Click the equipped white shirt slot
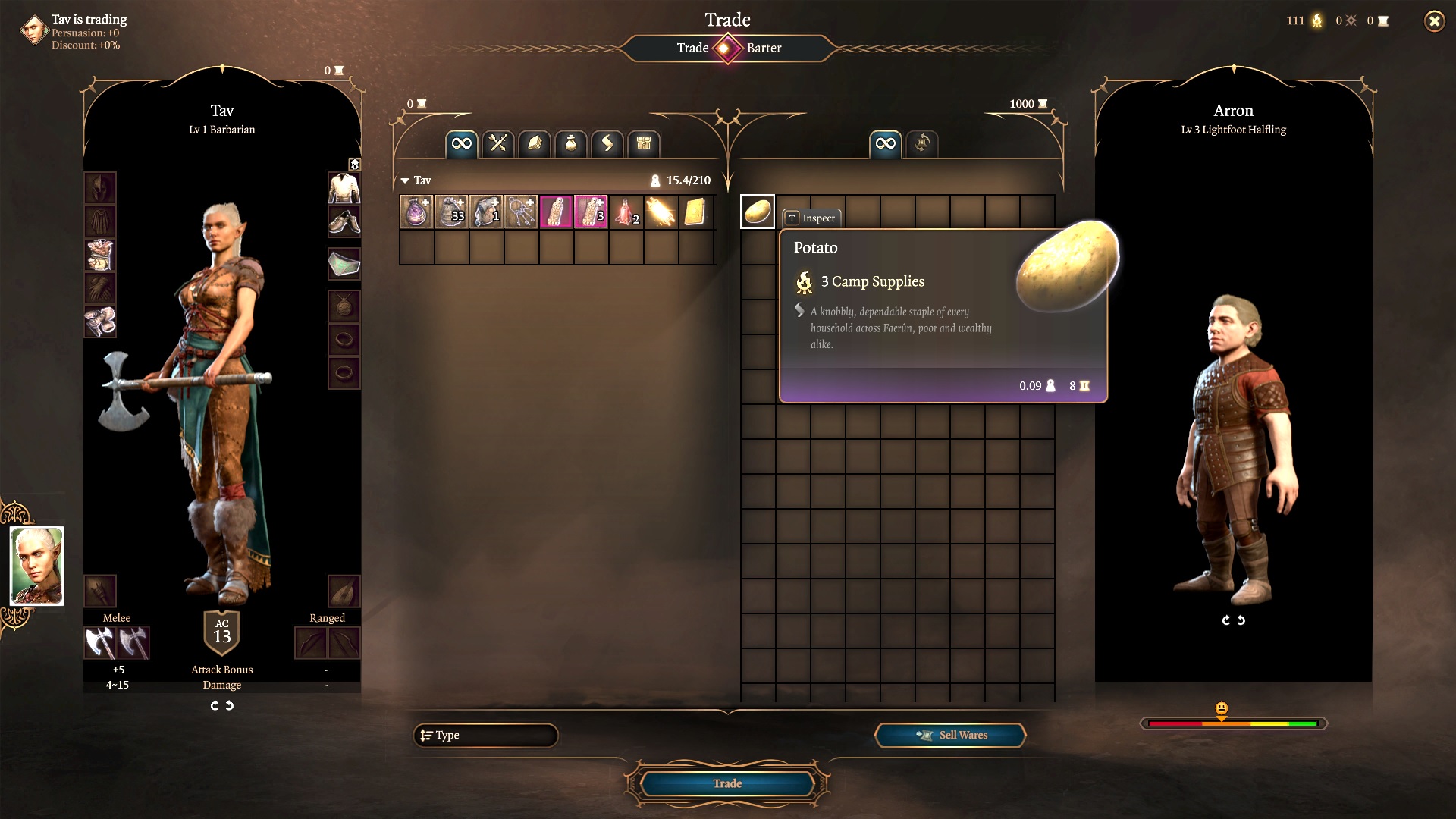This screenshot has height=819, width=1456. point(344,188)
